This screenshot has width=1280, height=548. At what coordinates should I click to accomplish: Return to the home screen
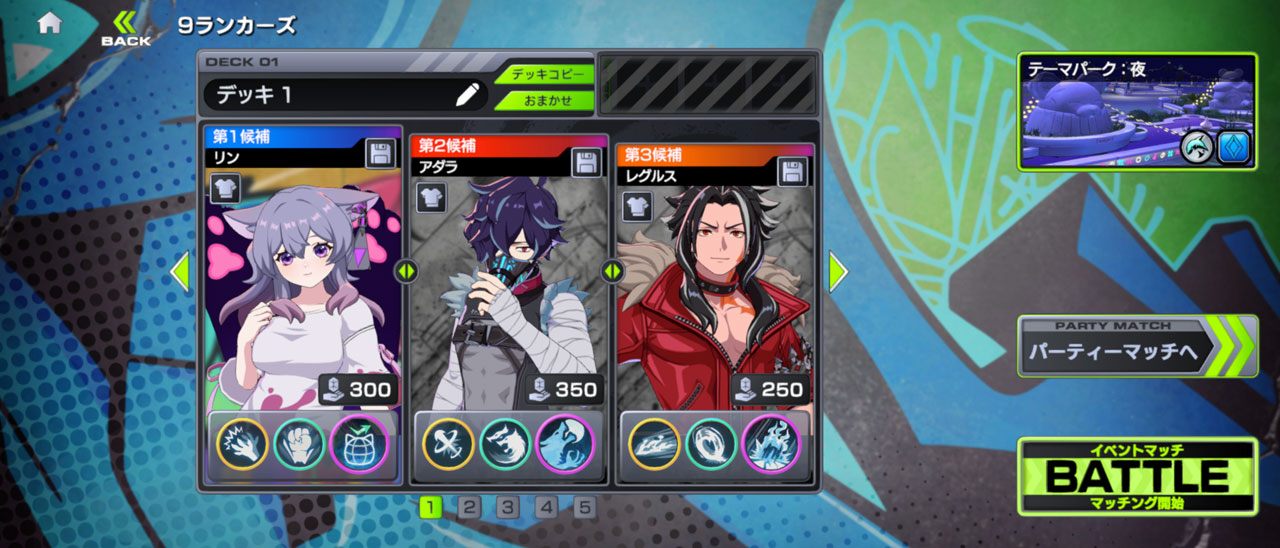[x=49, y=24]
